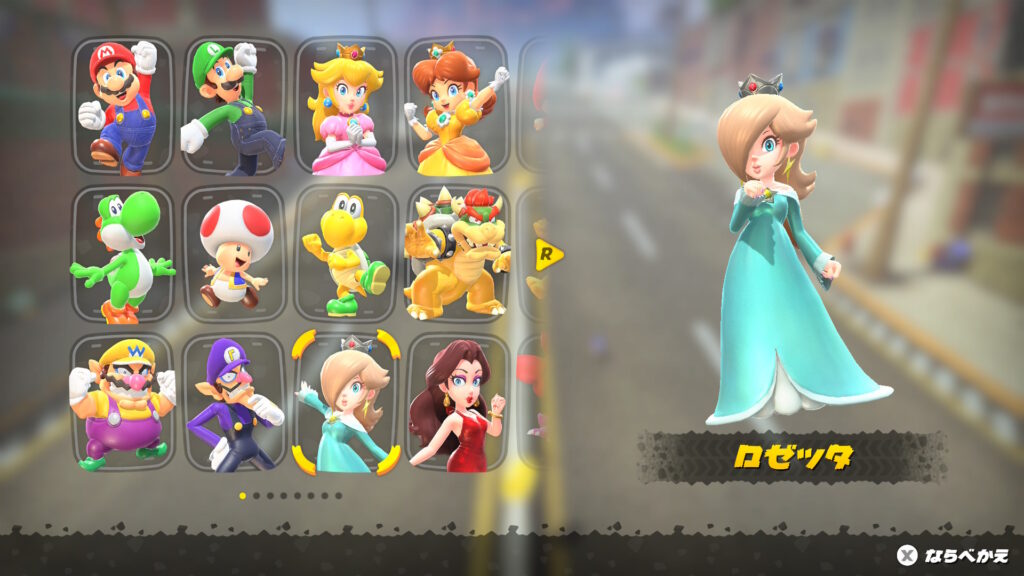Select Pauline in red dress
Viewport: 1024px width, 576px height.
[457, 402]
